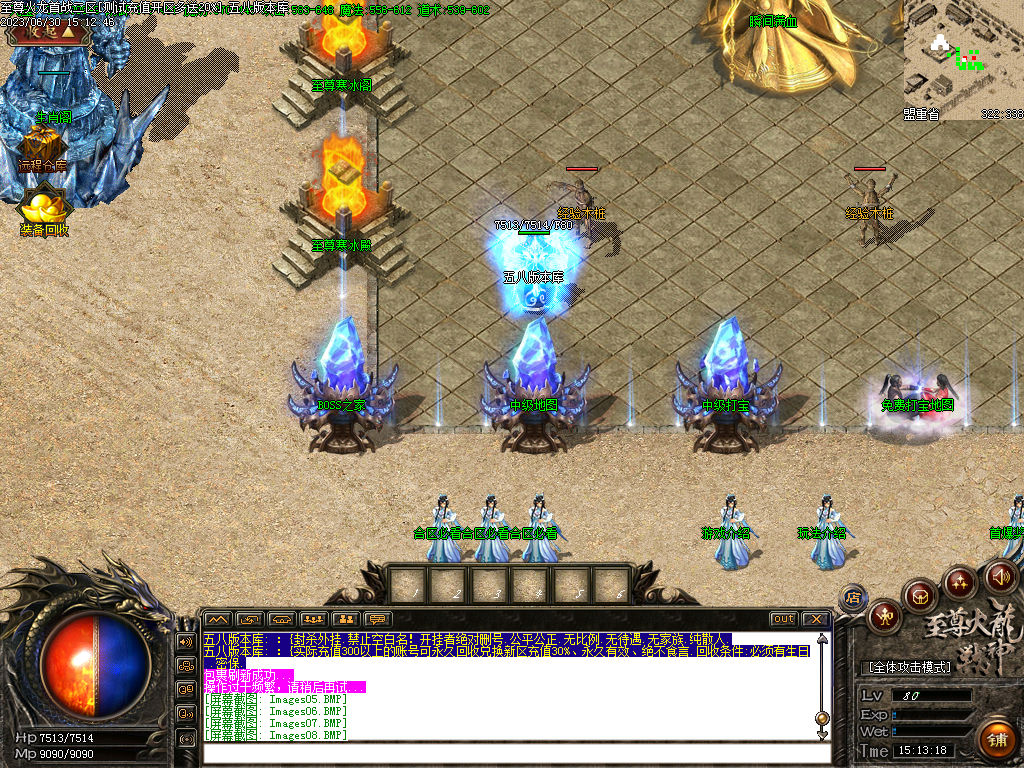Open the bag chest round button
The width and height of the screenshot is (1024, 768).
point(920,595)
